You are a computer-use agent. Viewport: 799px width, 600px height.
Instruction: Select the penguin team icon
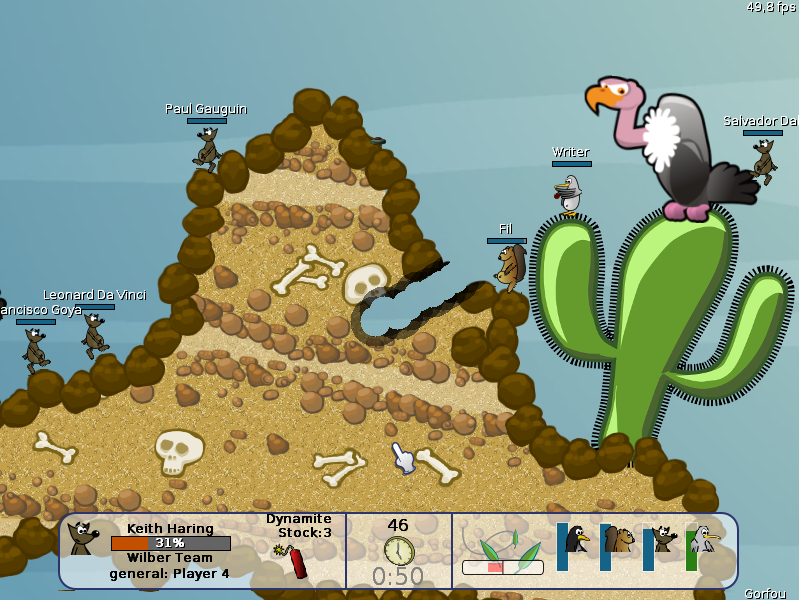point(577,540)
